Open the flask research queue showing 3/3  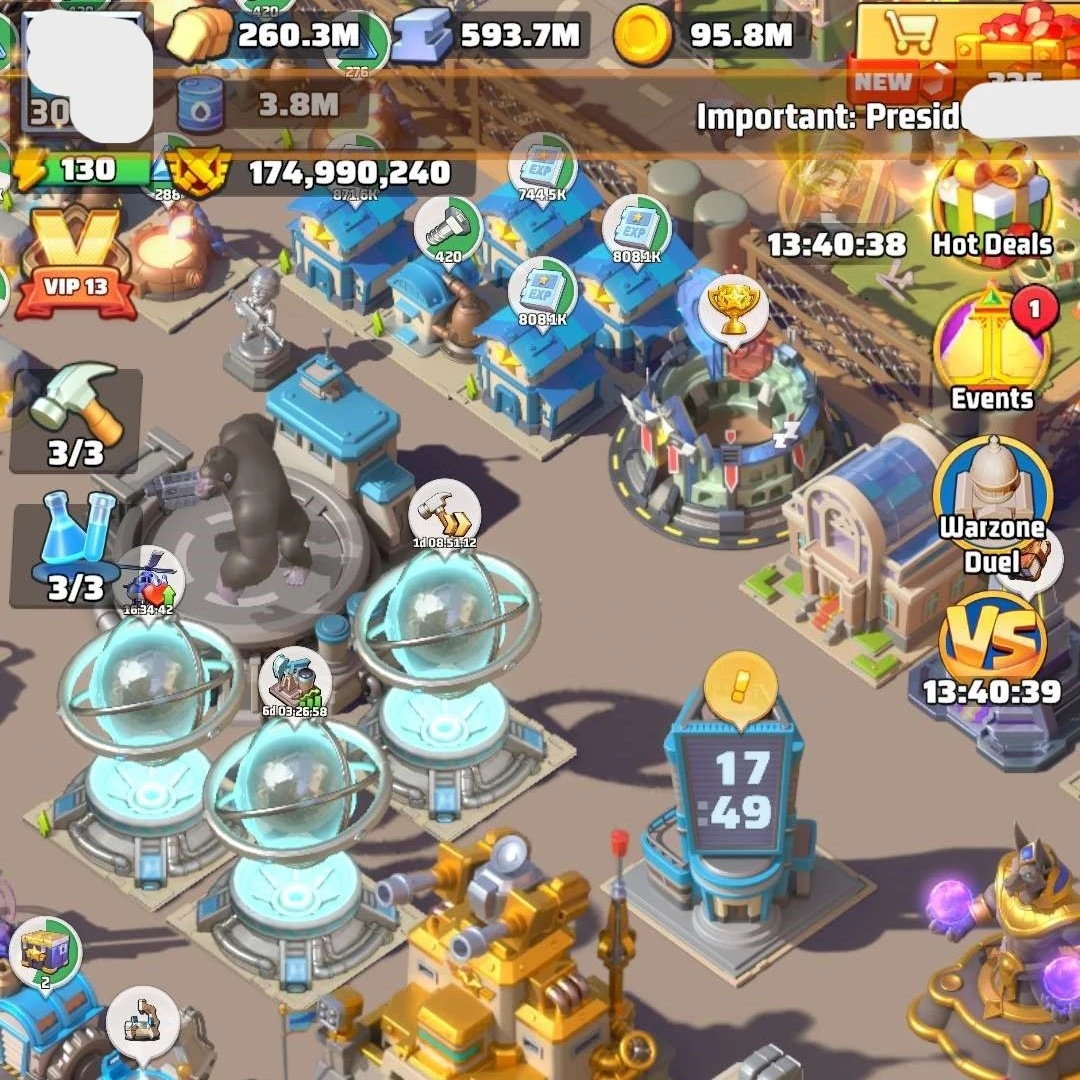pyautogui.click(x=76, y=549)
